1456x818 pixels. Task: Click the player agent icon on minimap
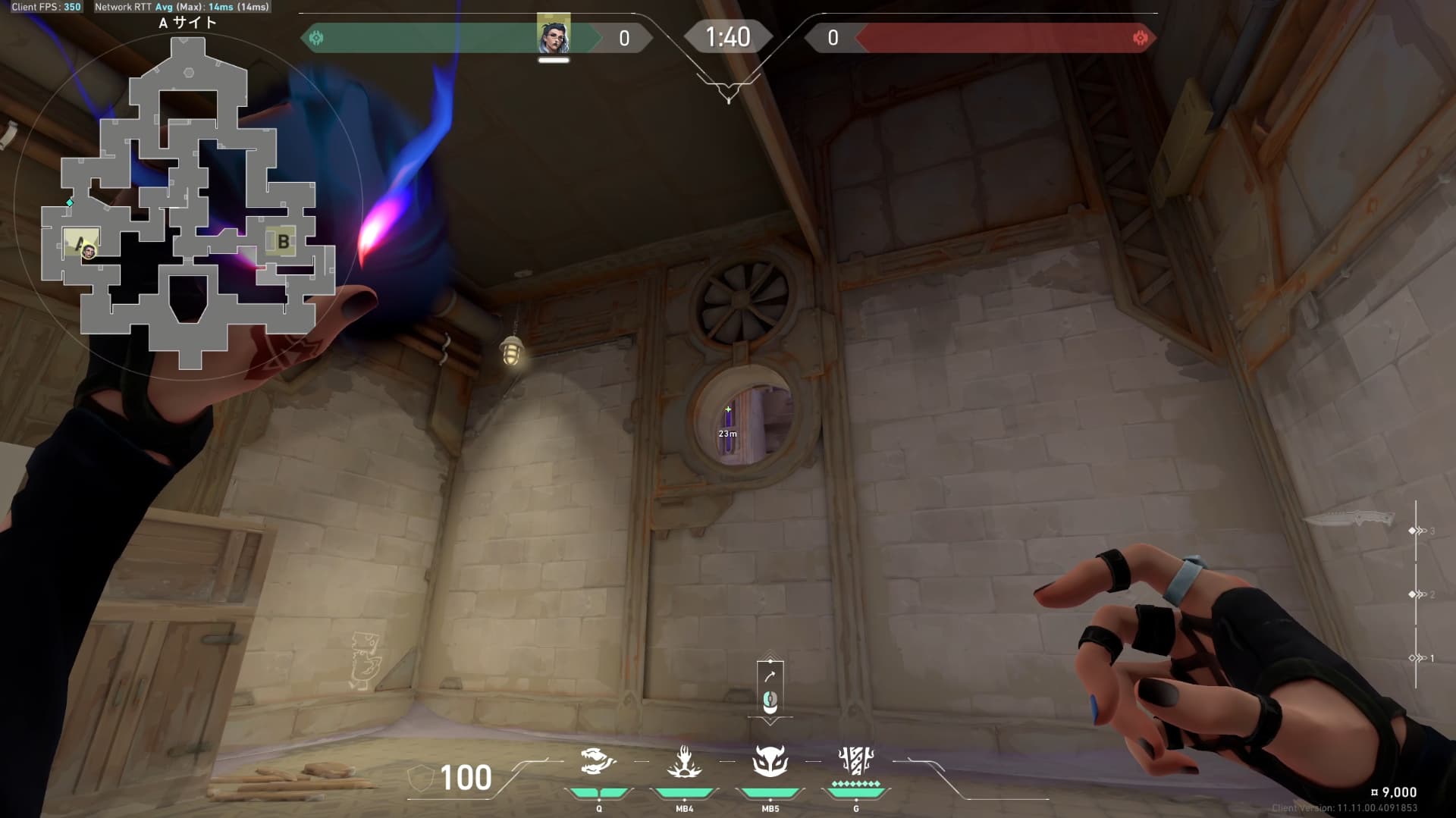89,251
